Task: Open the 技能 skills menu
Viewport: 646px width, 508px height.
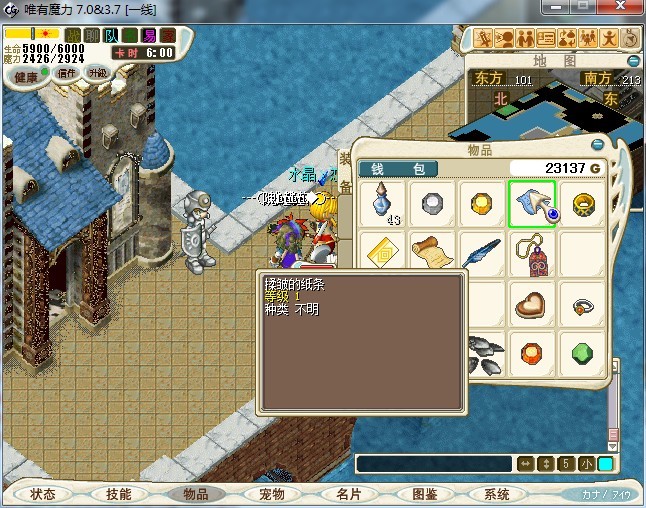Action: 119,494
